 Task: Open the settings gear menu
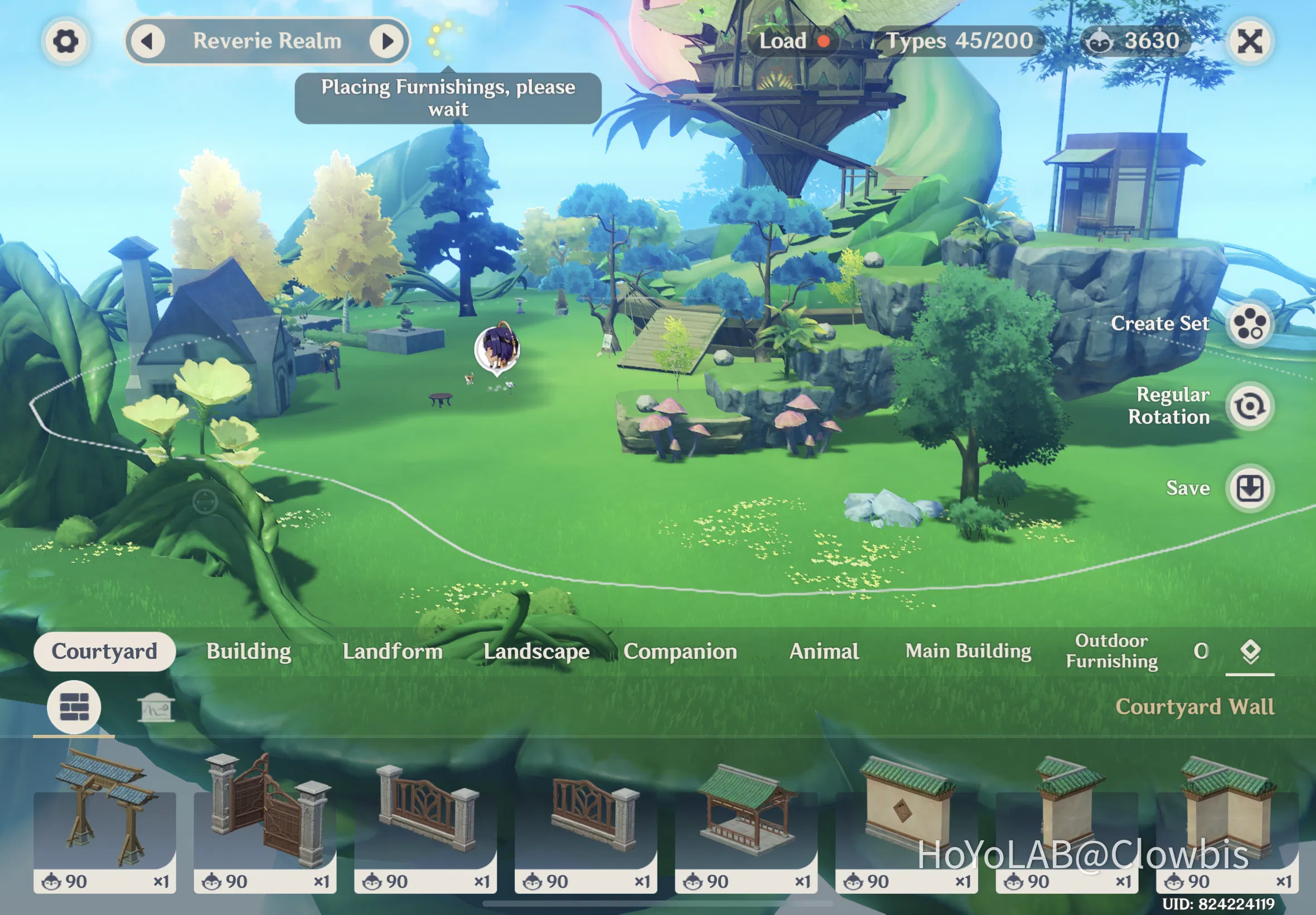(65, 41)
